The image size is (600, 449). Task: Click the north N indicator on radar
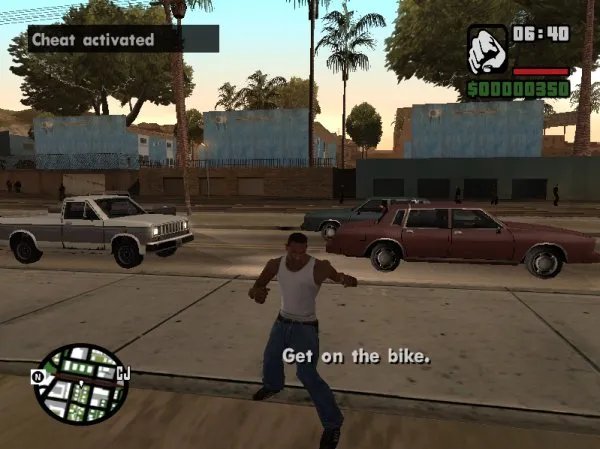click(37, 377)
